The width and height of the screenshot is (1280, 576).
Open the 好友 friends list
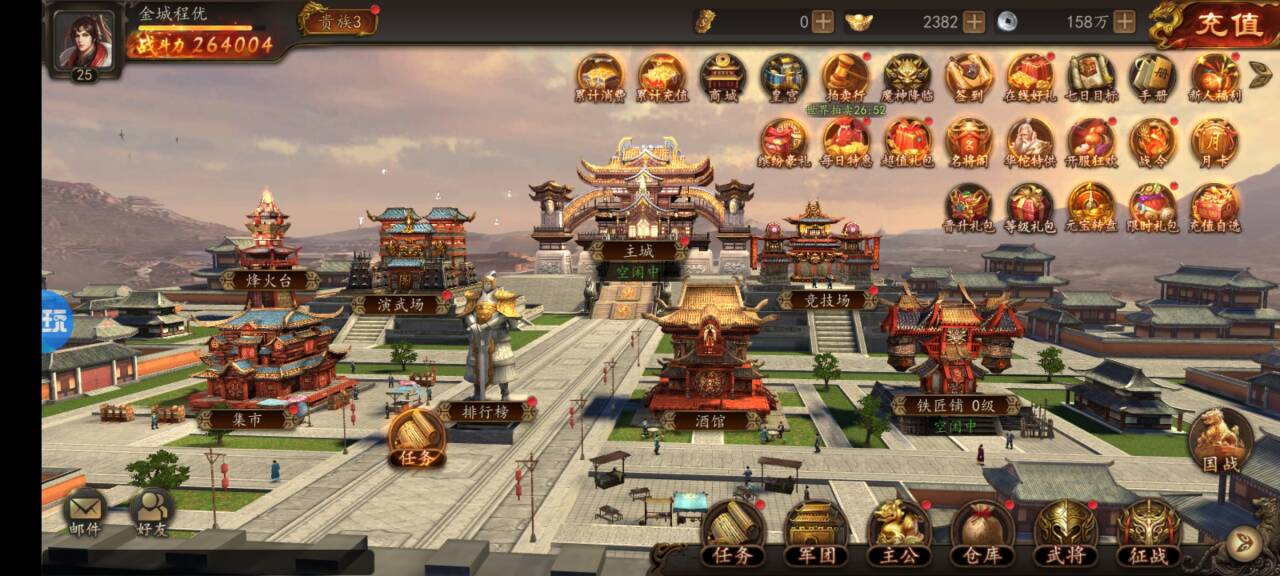click(153, 514)
